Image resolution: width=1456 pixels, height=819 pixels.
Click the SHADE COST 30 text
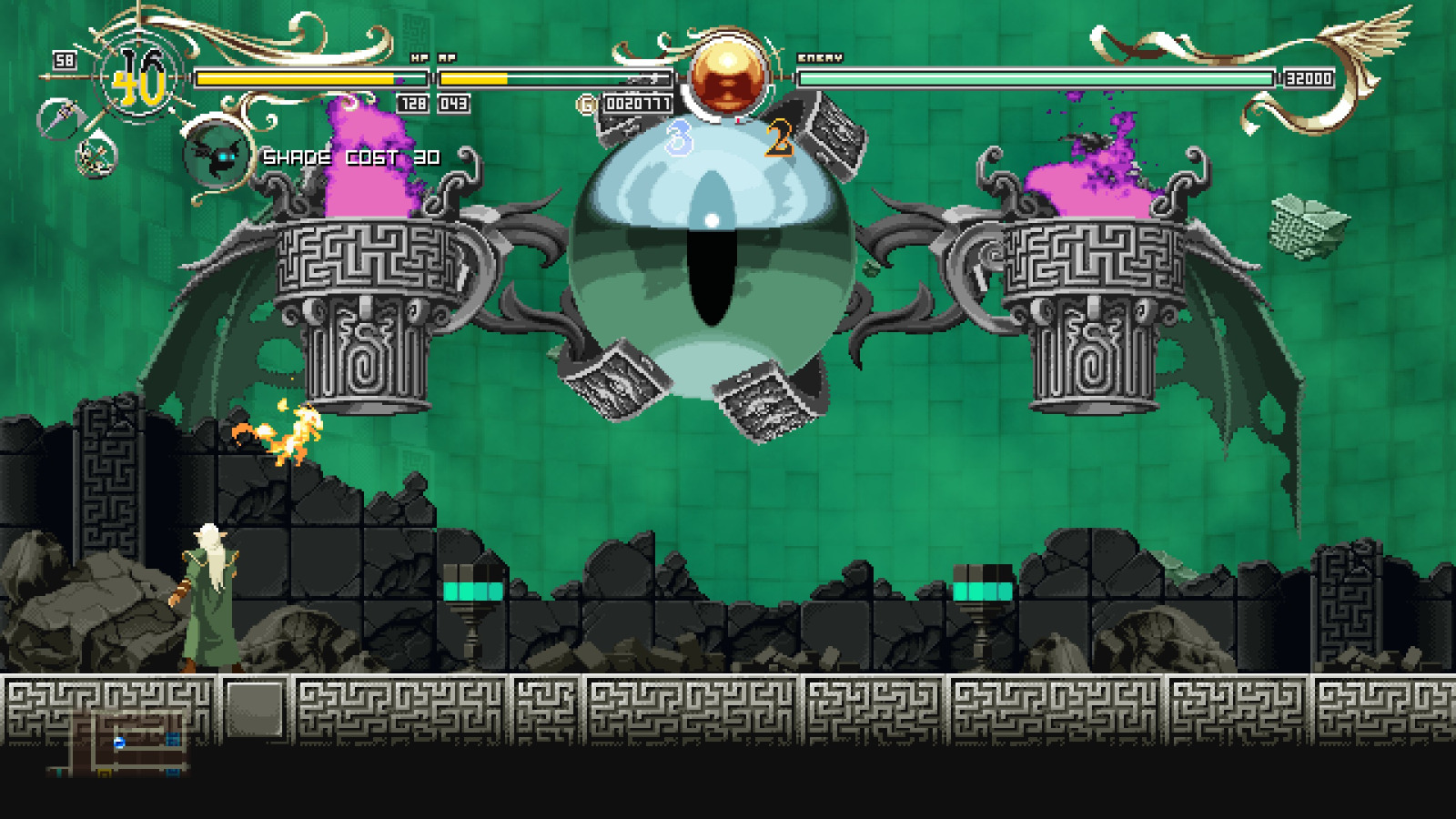click(x=350, y=157)
